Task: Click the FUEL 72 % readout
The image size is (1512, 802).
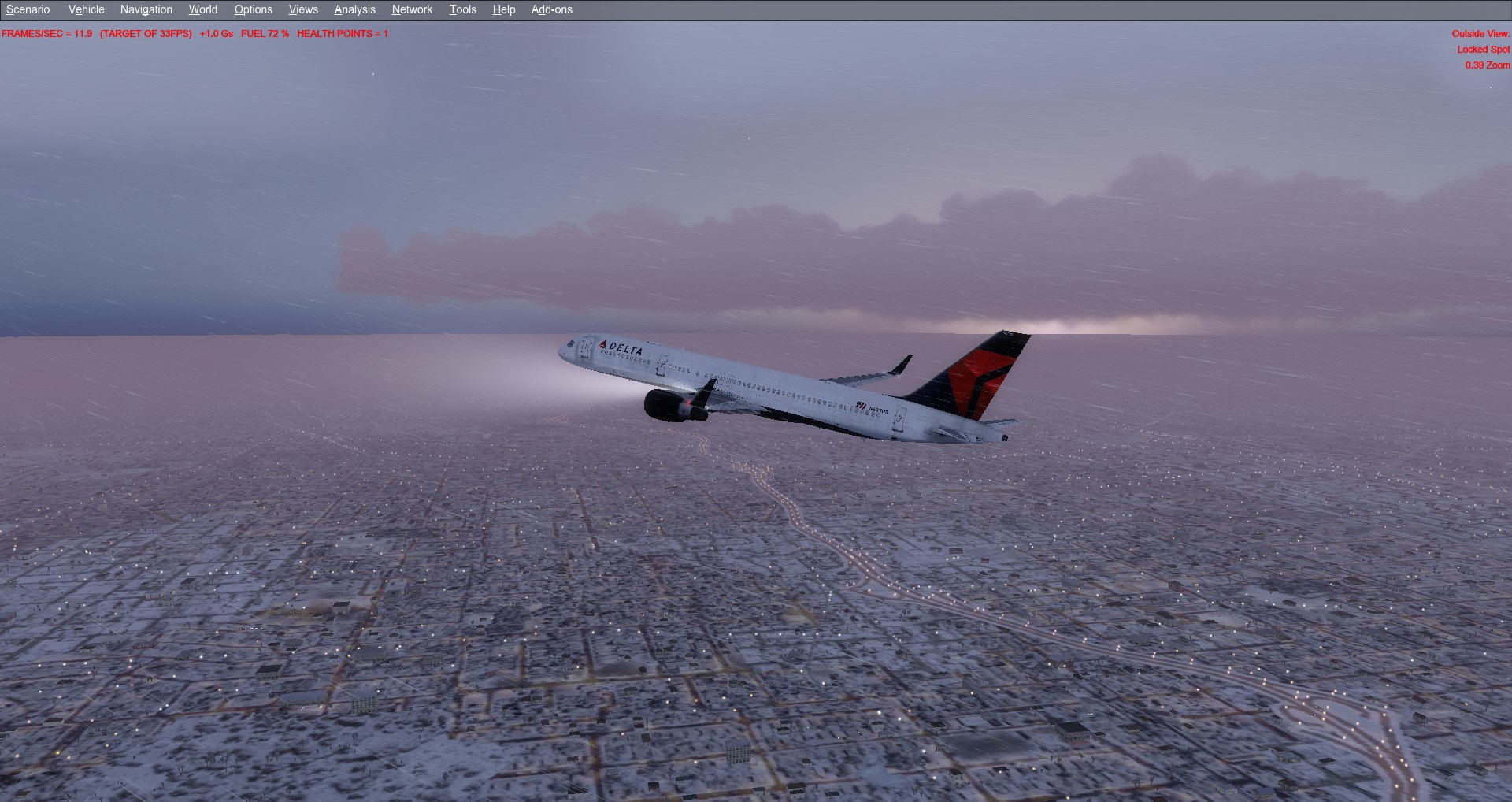Action: (x=265, y=34)
